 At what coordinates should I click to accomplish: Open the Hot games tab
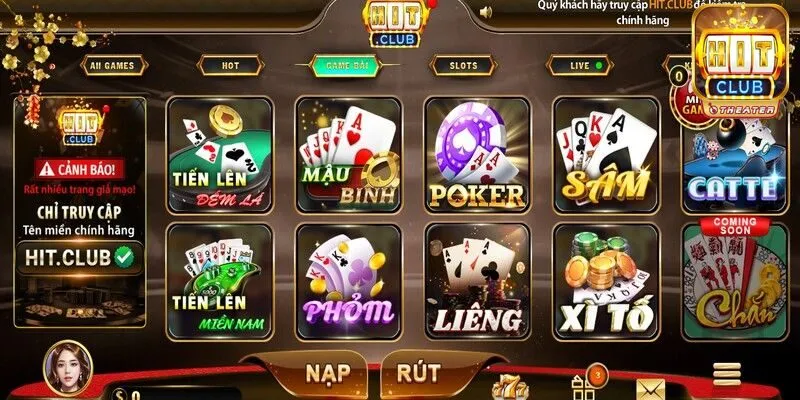click(230, 66)
